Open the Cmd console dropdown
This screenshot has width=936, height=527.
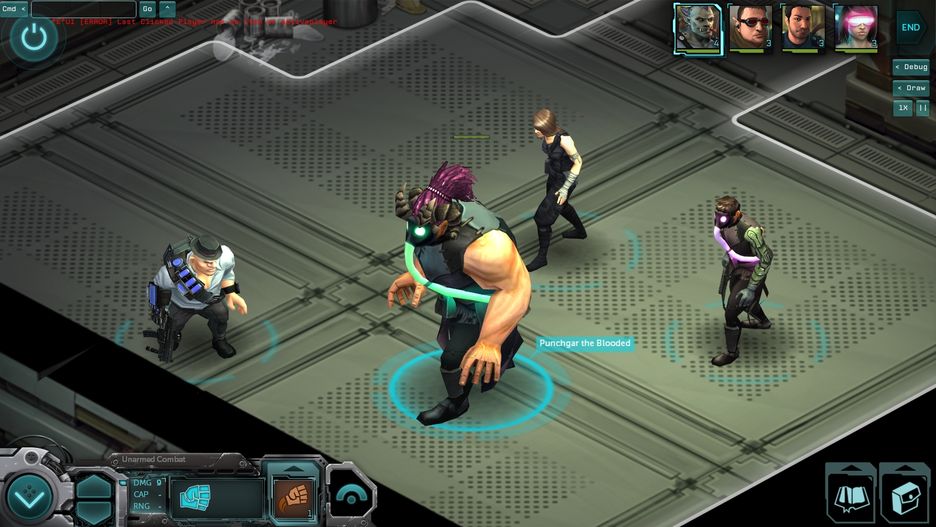(x=14, y=9)
